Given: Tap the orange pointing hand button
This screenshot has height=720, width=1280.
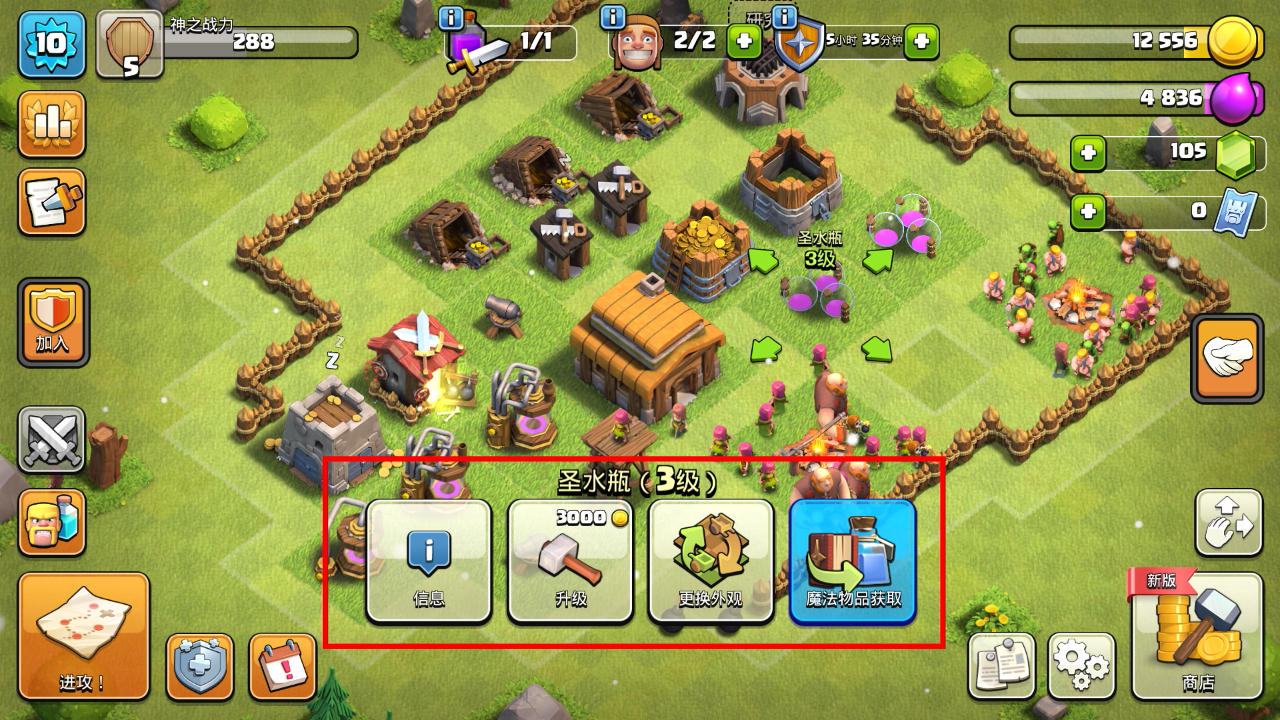Looking at the screenshot, I should click(x=1227, y=358).
